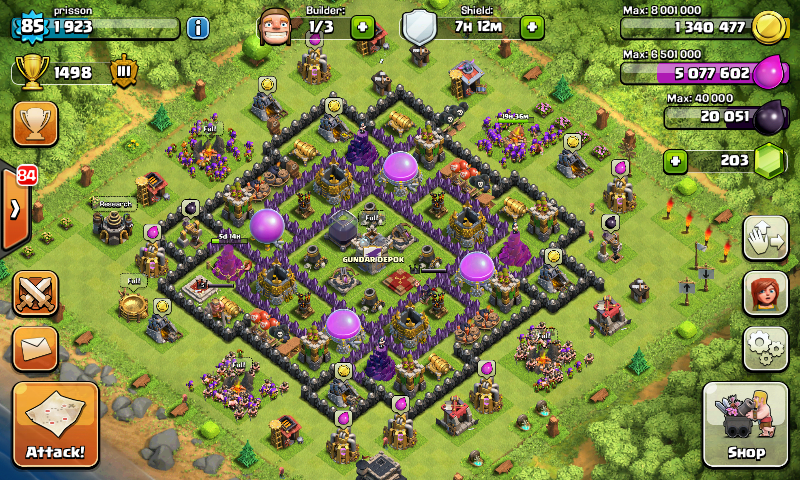Tap the league badge beside trophies
The image size is (800, 480).
tap(125, 73)
